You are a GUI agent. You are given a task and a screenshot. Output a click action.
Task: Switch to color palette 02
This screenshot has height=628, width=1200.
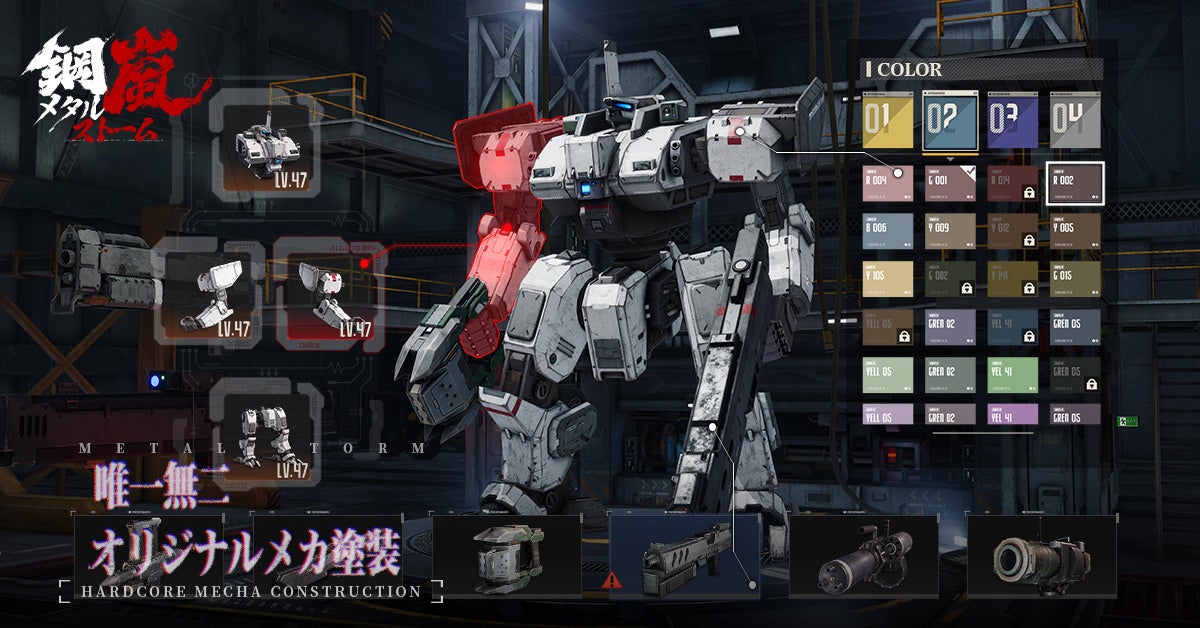tap(951, 120)
